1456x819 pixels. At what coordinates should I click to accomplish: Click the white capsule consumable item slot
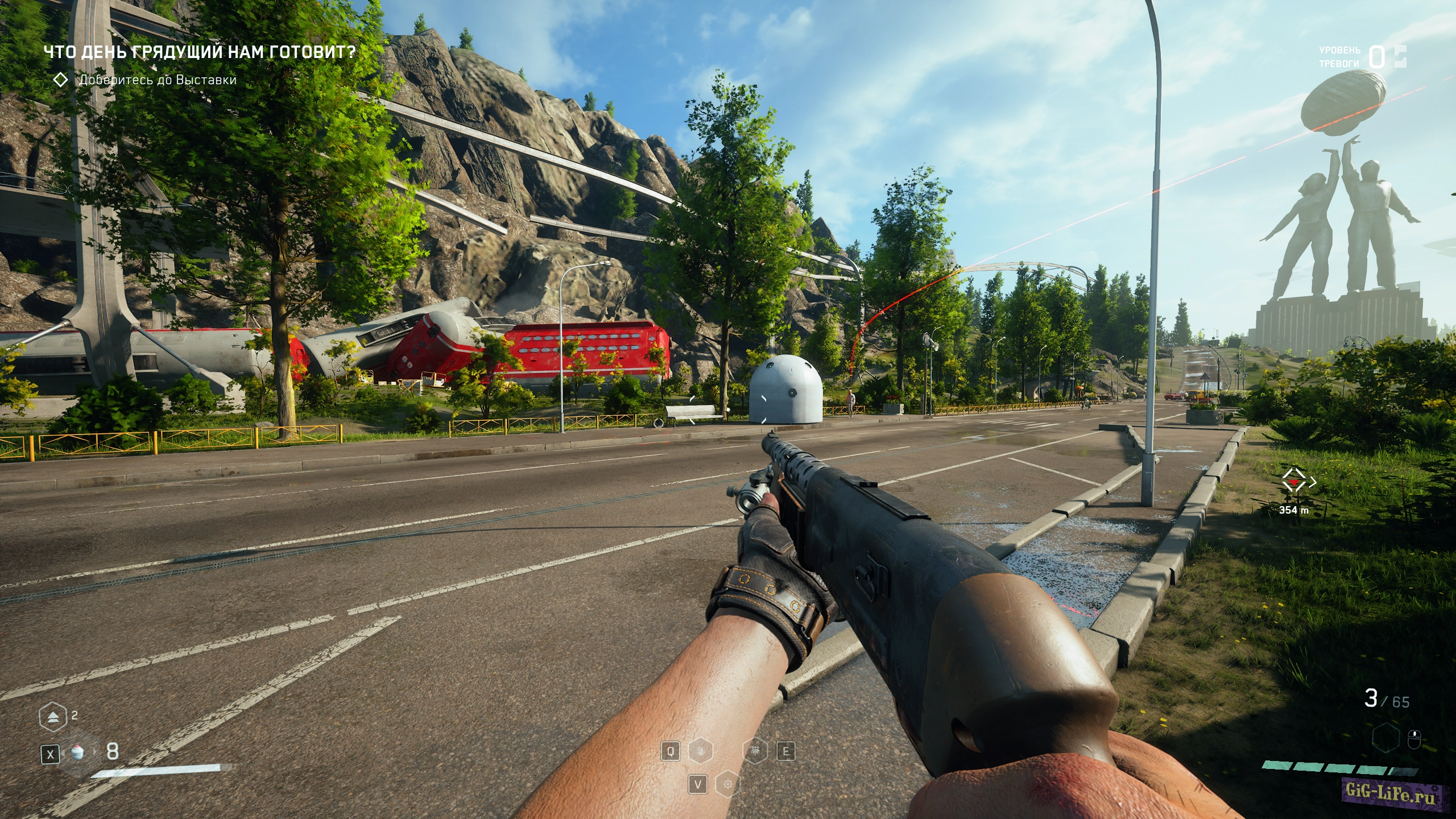78,752
